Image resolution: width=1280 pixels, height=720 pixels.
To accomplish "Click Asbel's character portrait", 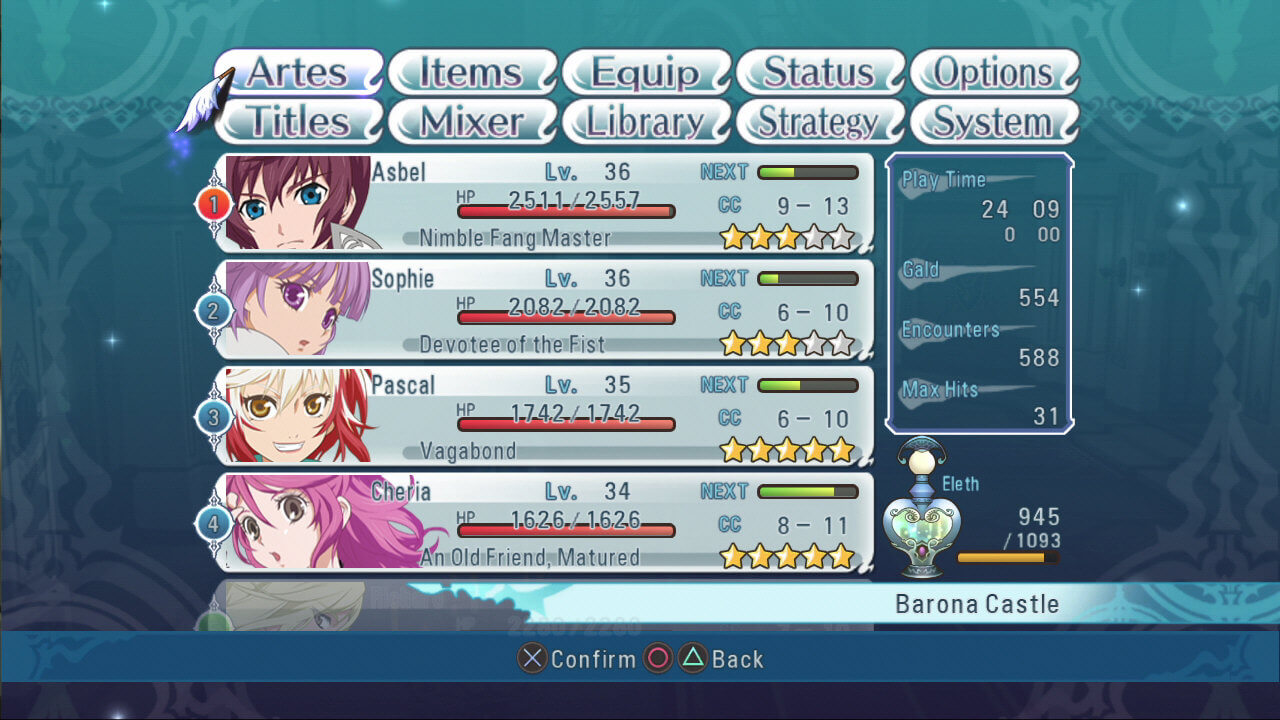I will tap(297, 202).
